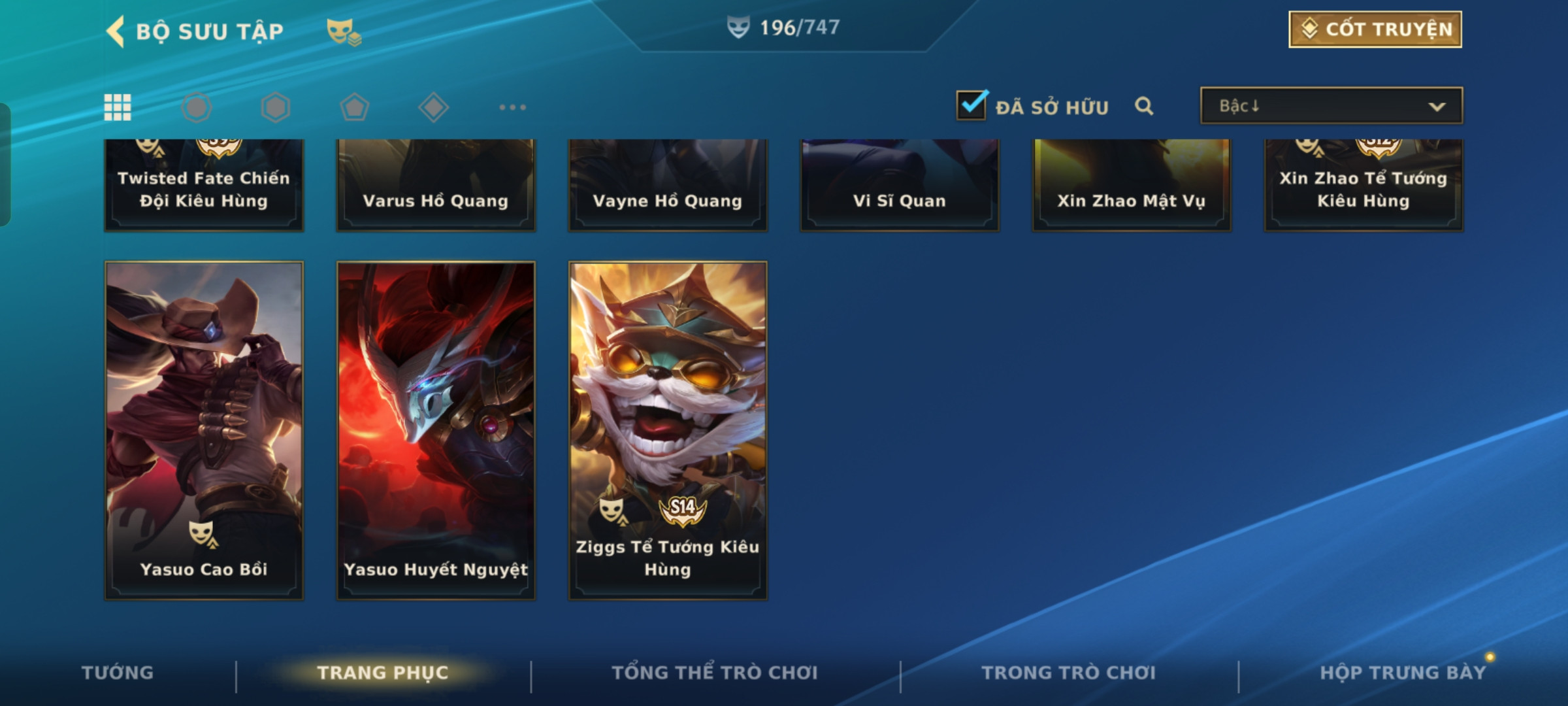The height and width of the screenshot is (706, 1568).
Task: Open the Cốt Truyện button
Action: click(1375, 29)
